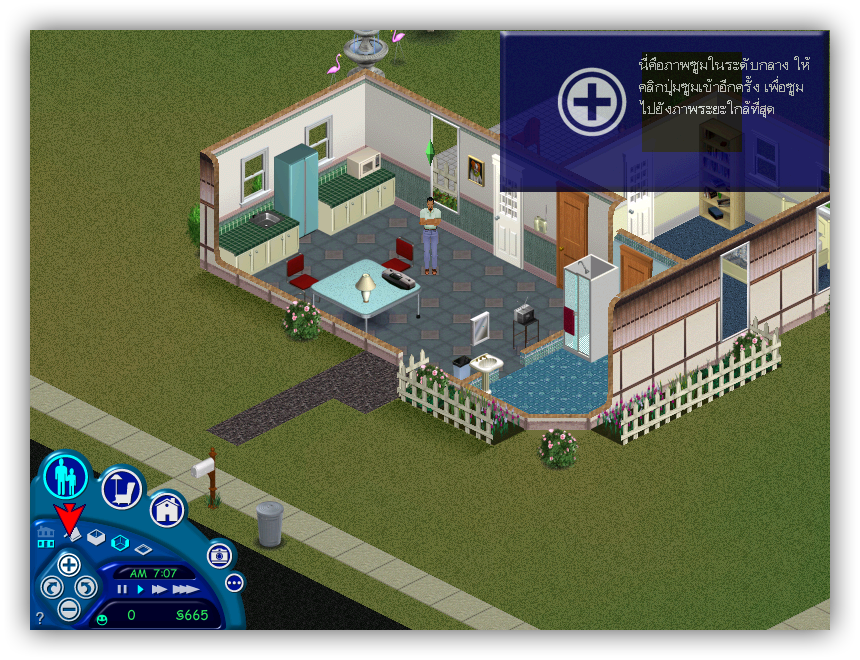Set game speed to normal play
Viewport: 860px width, 660px height.
(x=140, y=589)
